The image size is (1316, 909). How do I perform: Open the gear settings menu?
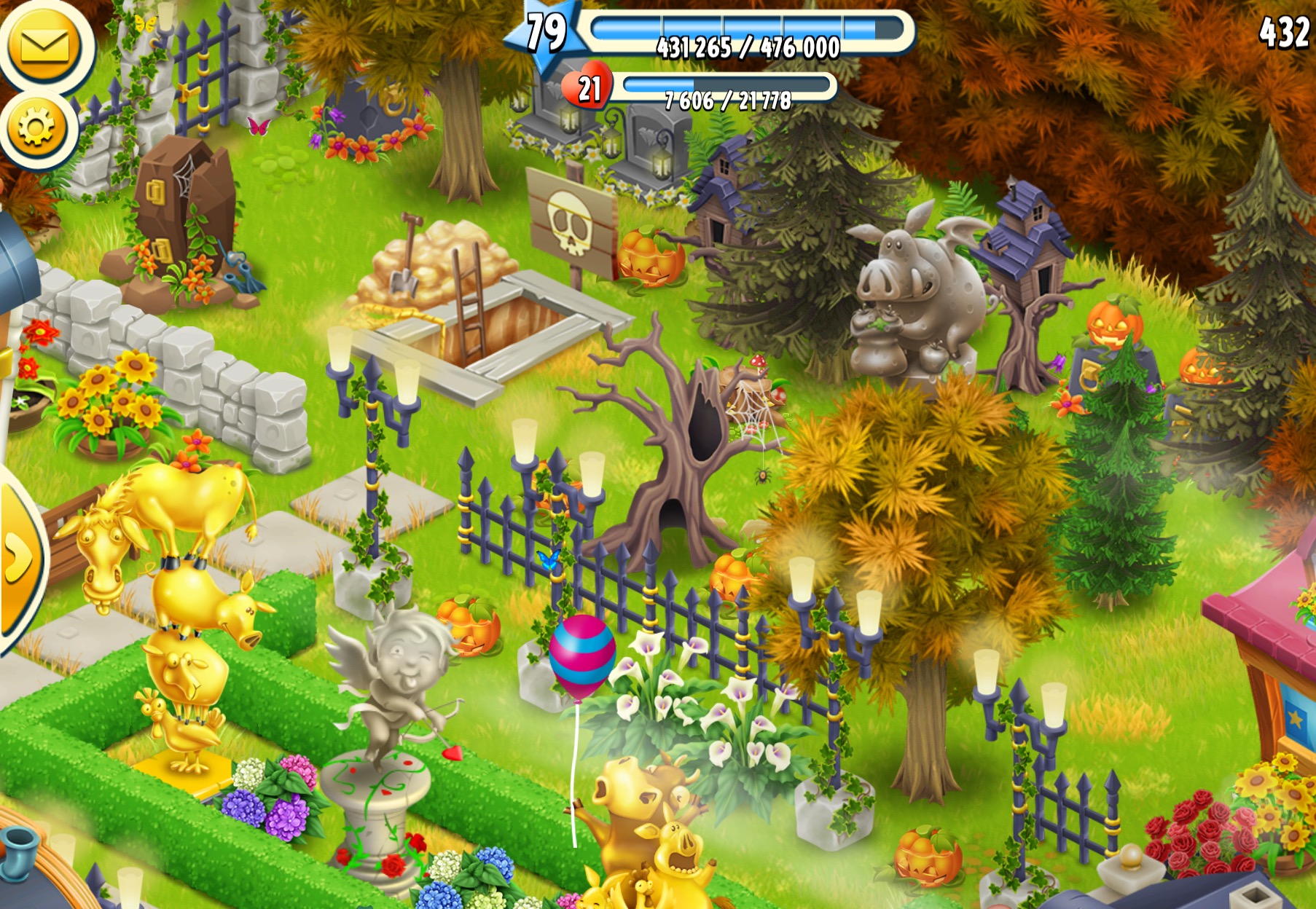pyautogui.click(x=36, y=128)
